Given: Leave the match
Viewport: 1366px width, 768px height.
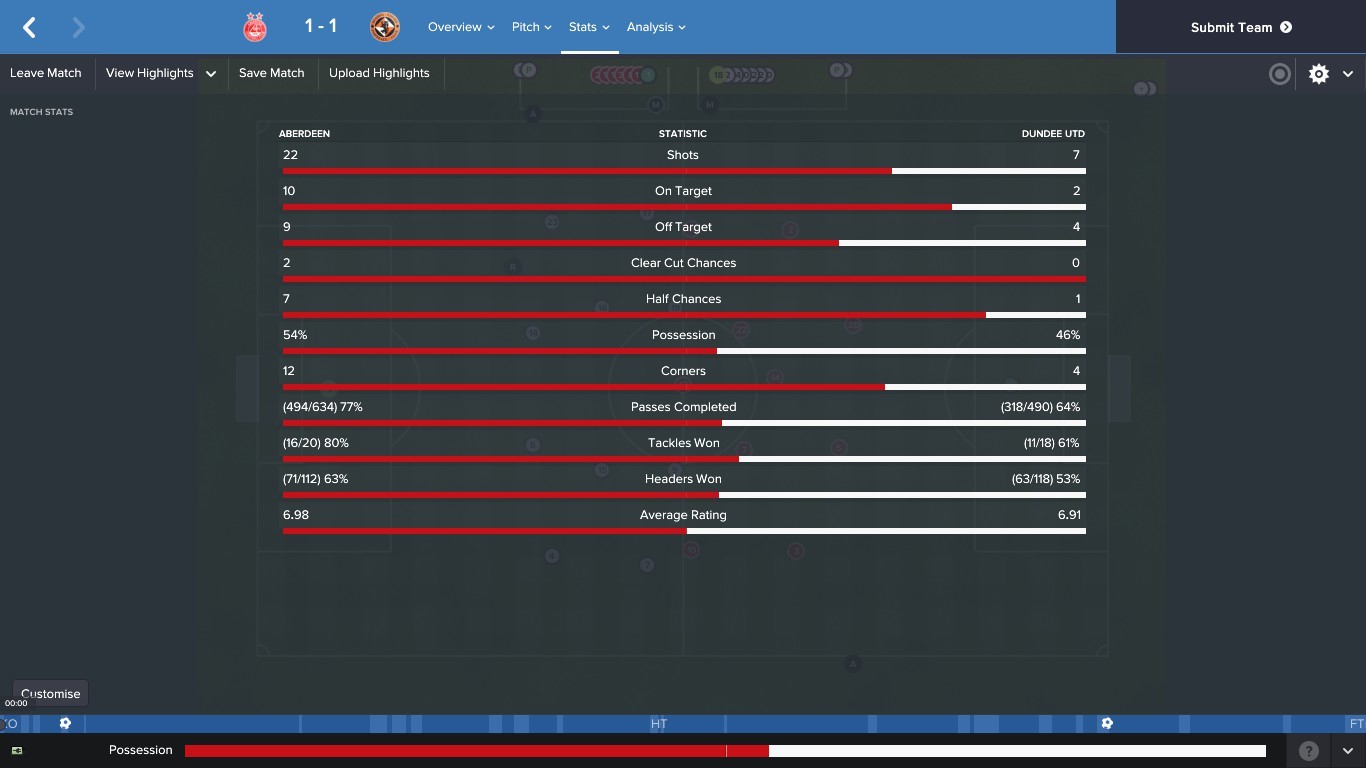Looking at the screenshot, I should tap(46, 73).
